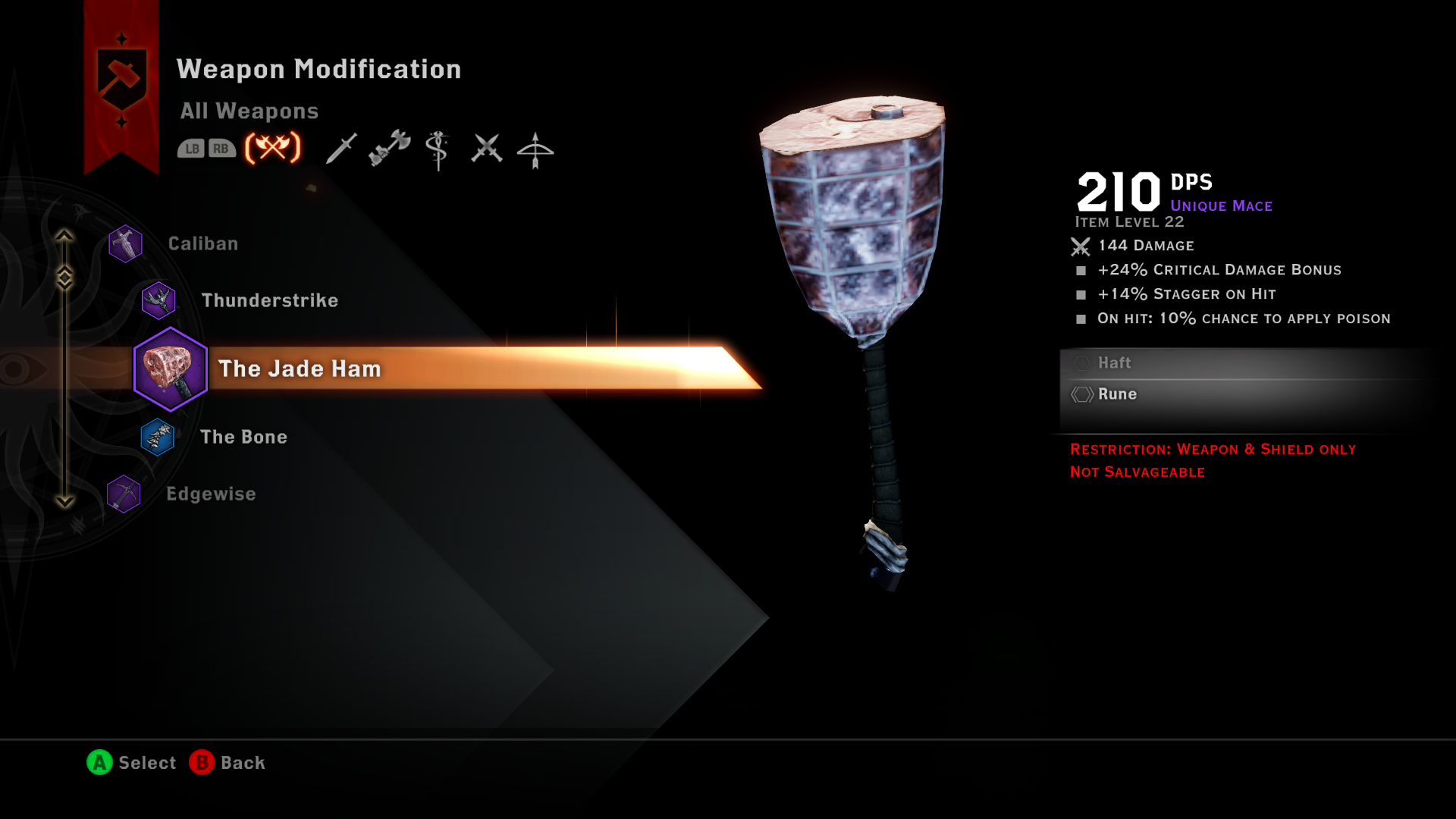Click the list scroll up arrow

[64, 237]
